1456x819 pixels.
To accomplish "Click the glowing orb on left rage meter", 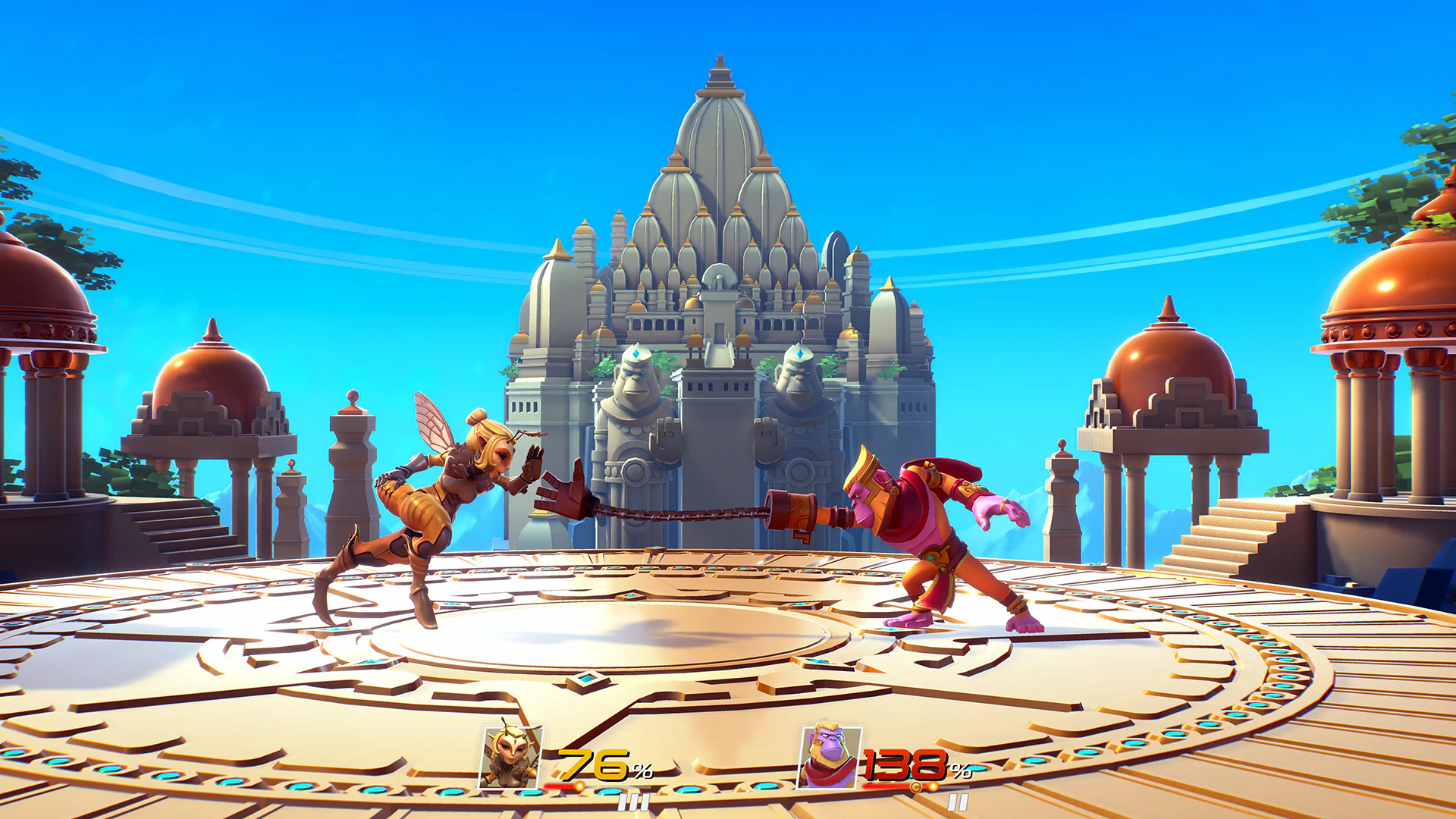I will (x=581, y=786).
